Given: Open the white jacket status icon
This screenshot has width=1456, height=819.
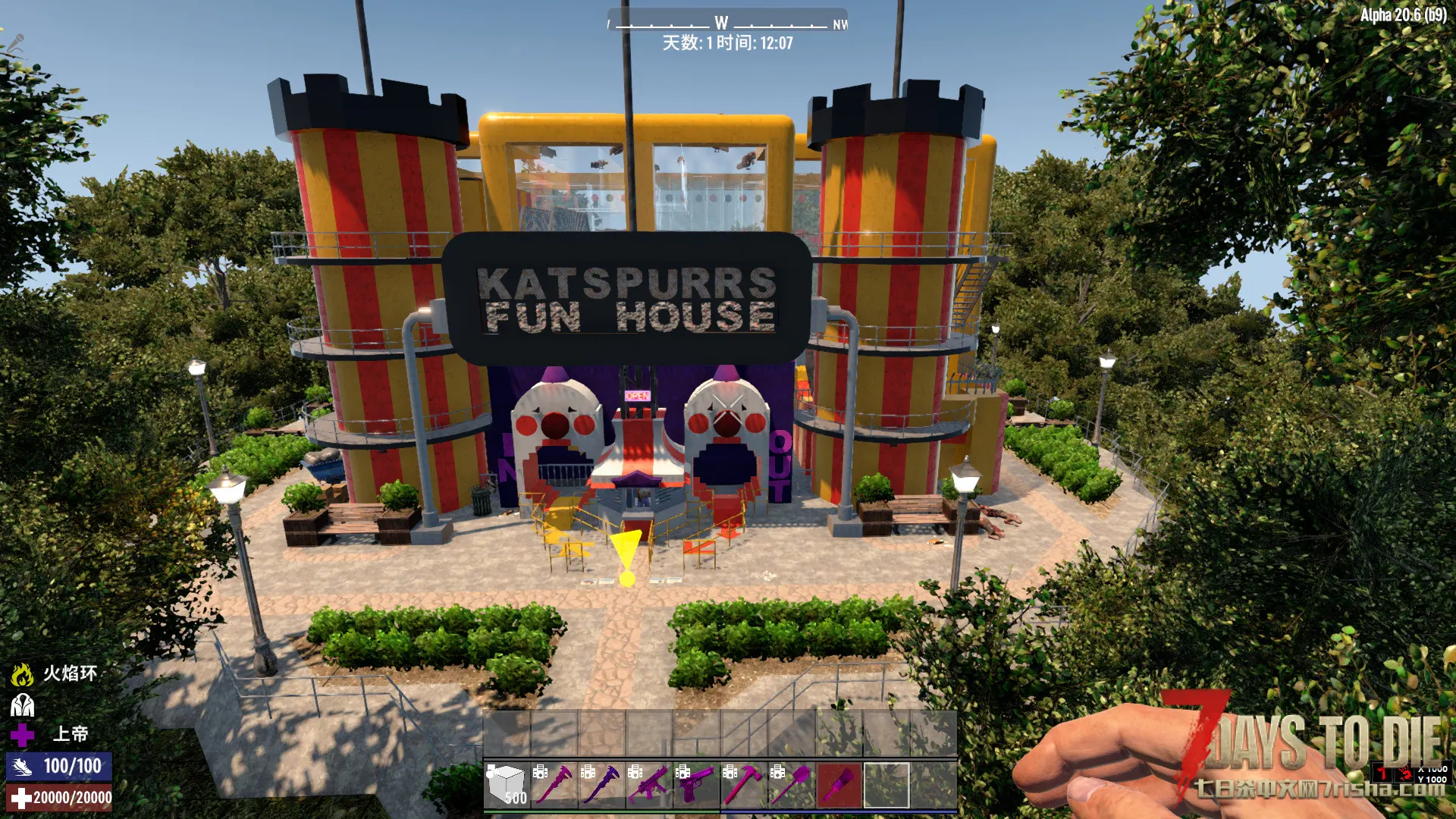Looking at the screenshot, I should [22, 705].
